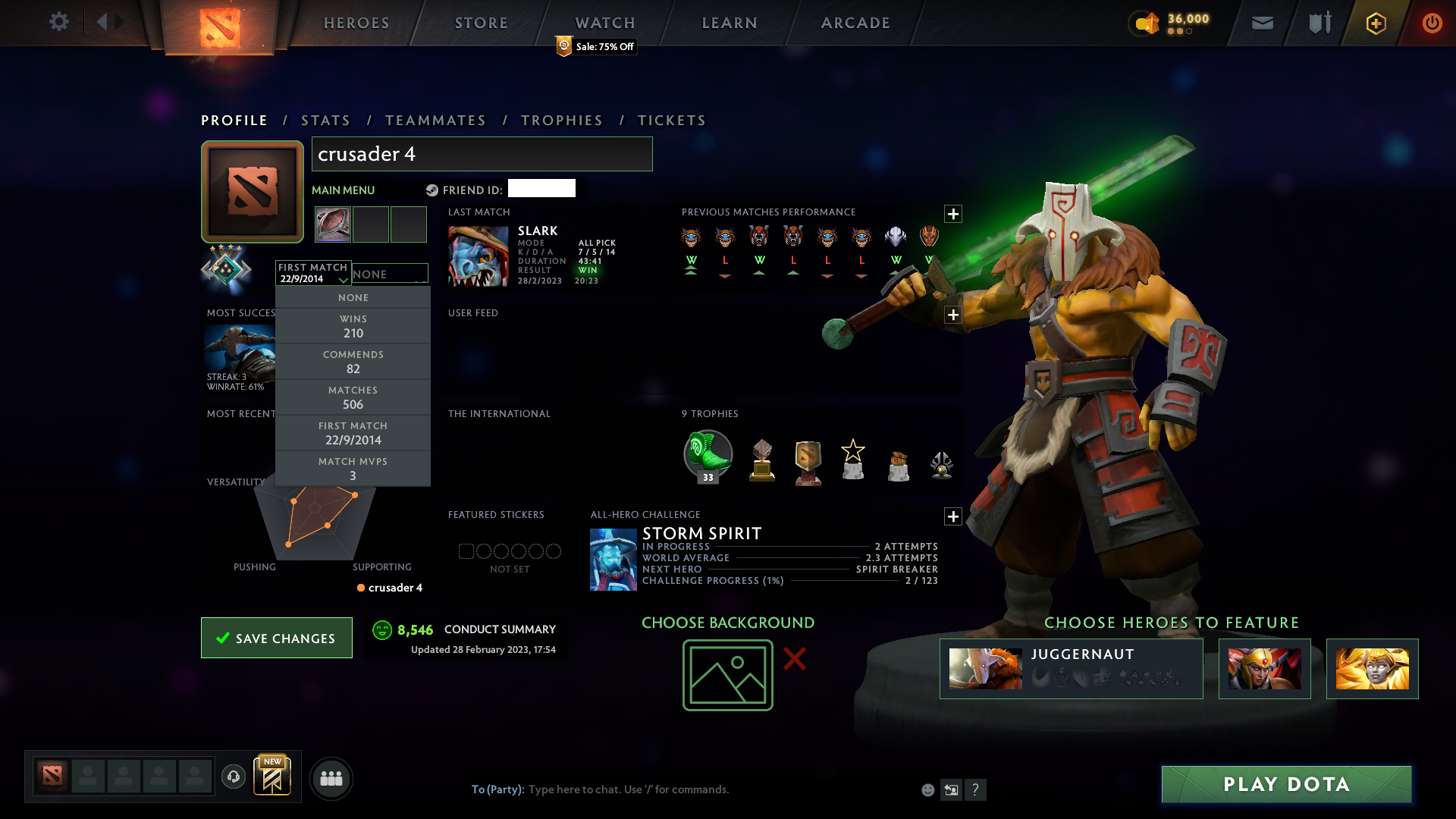1456x819 pixels.
Task: Open the settings gear icon
Action: click(x=60, y=22)
